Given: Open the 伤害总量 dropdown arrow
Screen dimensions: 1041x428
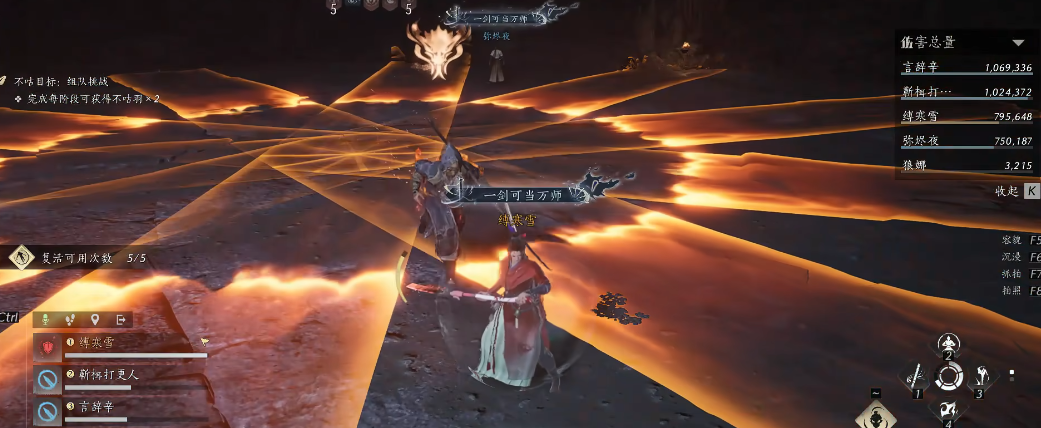Looking at the screenshot, I should 1019,43.
